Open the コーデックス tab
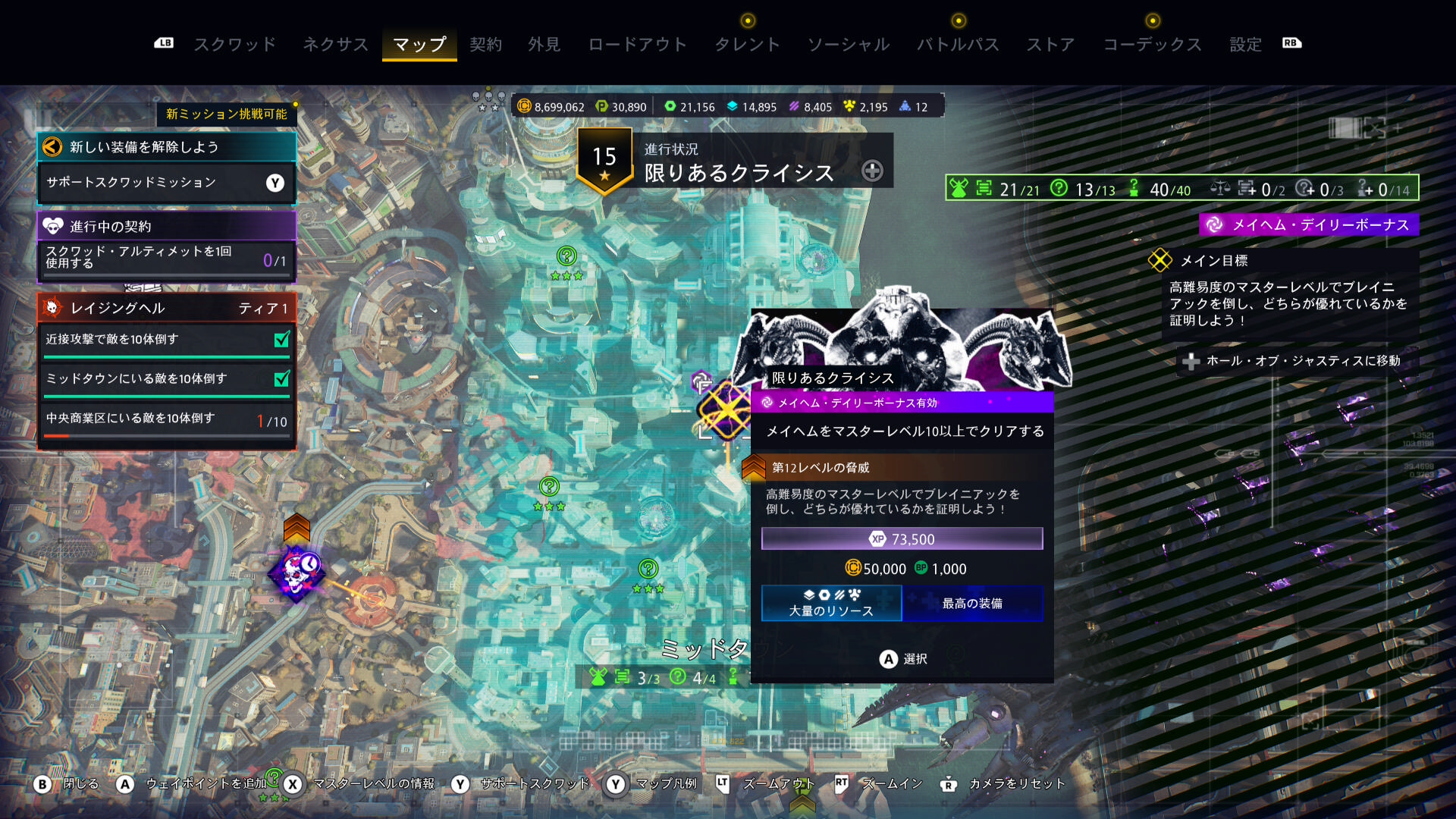 tap(1152, 45)
